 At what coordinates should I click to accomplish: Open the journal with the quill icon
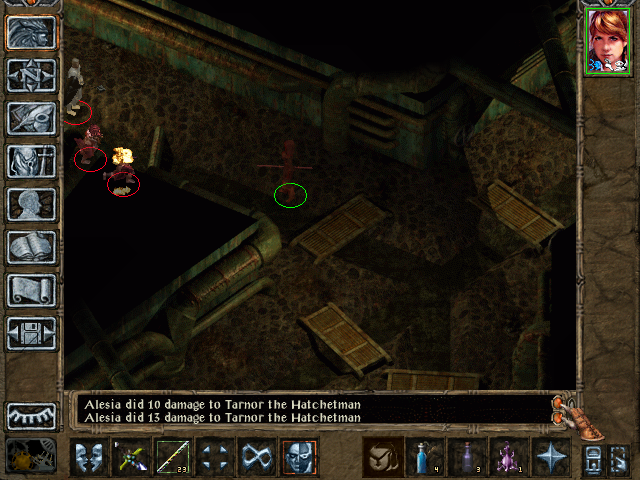pos(31,117)
